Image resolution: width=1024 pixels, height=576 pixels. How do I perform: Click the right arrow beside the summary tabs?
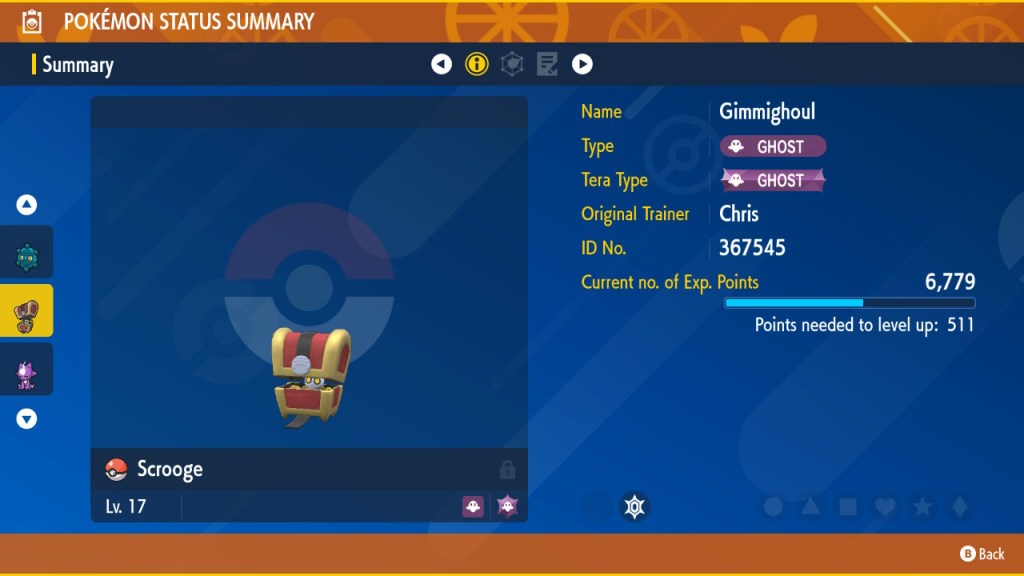click(582, 65)
